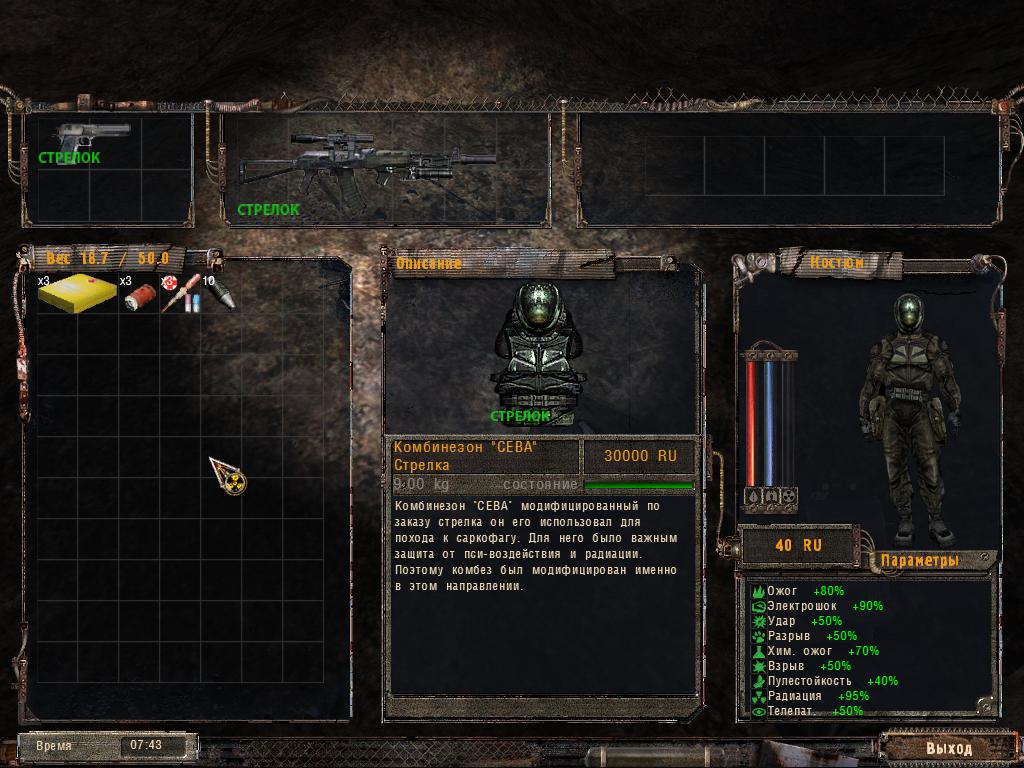Select the yellow medkit stack in the backpack
Screen dimensions: 1024x768
[x=78, y=293]
